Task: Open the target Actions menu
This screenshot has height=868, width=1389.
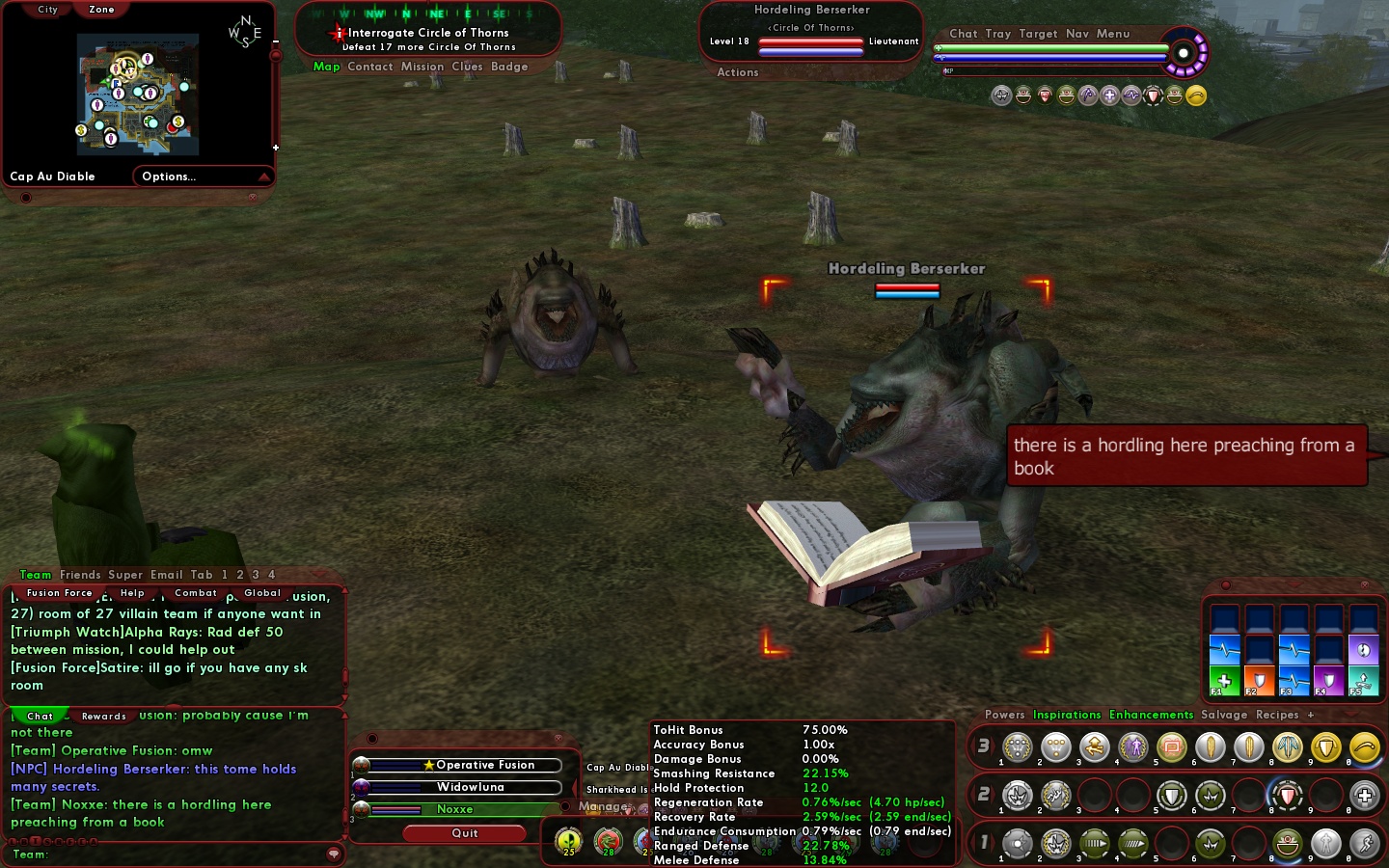Action: (738, 72)
